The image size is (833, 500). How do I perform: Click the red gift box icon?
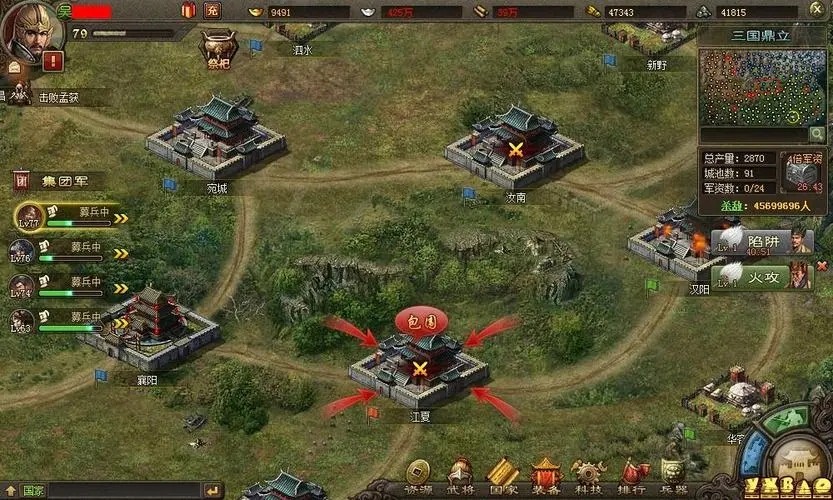click(x=188, y=10)
